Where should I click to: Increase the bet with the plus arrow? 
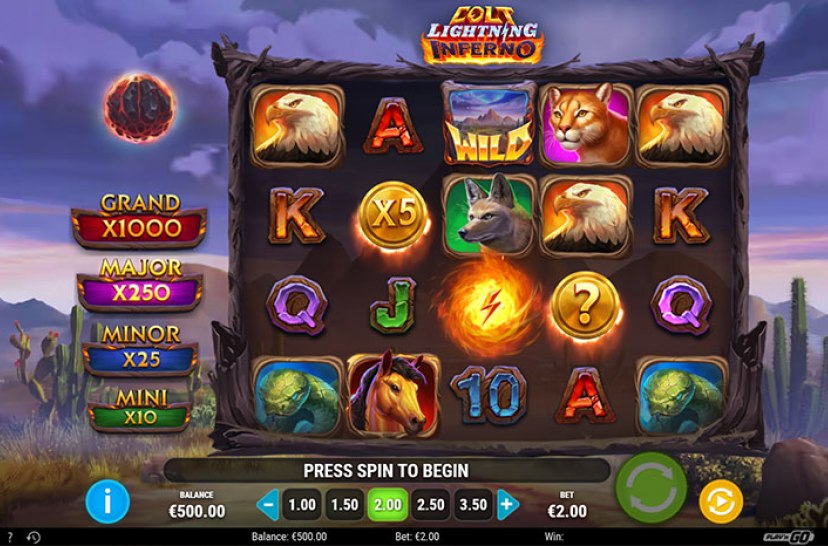[507, 504]
